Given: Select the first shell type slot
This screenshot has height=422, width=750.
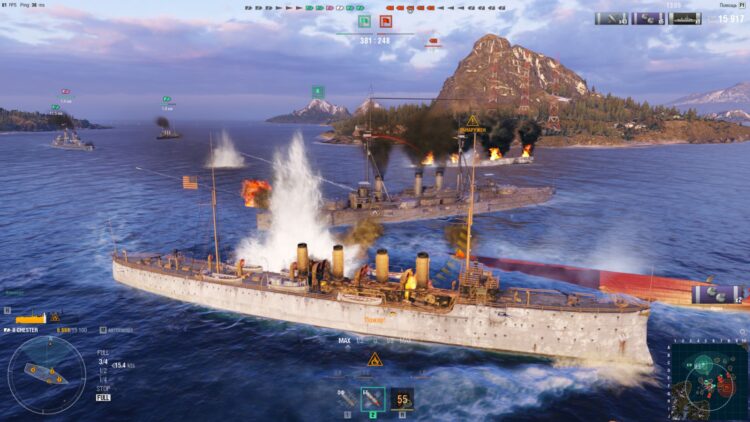Looking at the screenshot, I should pyautogui.click(x=346, y=399).
